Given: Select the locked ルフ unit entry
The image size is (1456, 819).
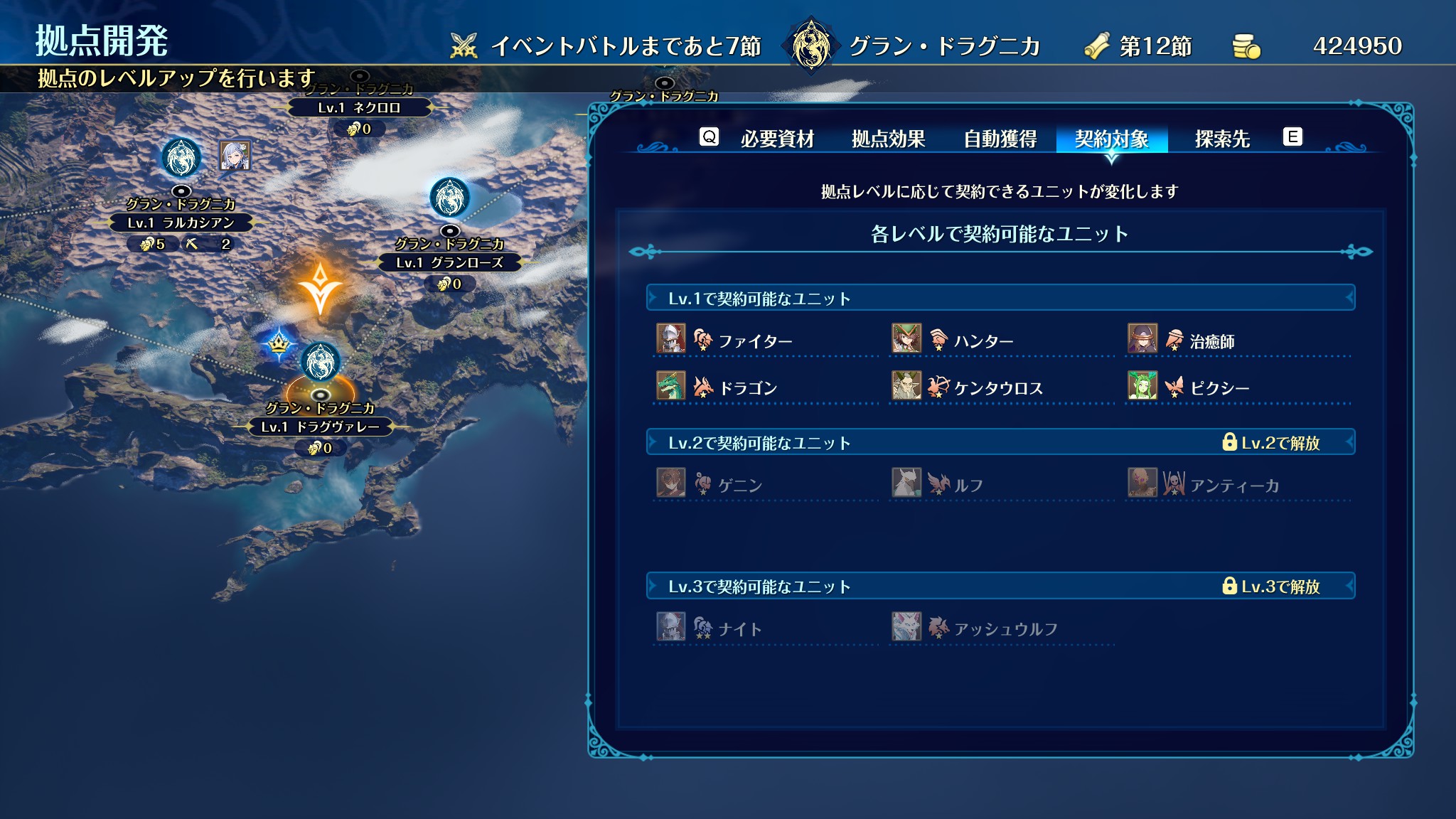Looking at the screenshot, I should coord(968,486).
